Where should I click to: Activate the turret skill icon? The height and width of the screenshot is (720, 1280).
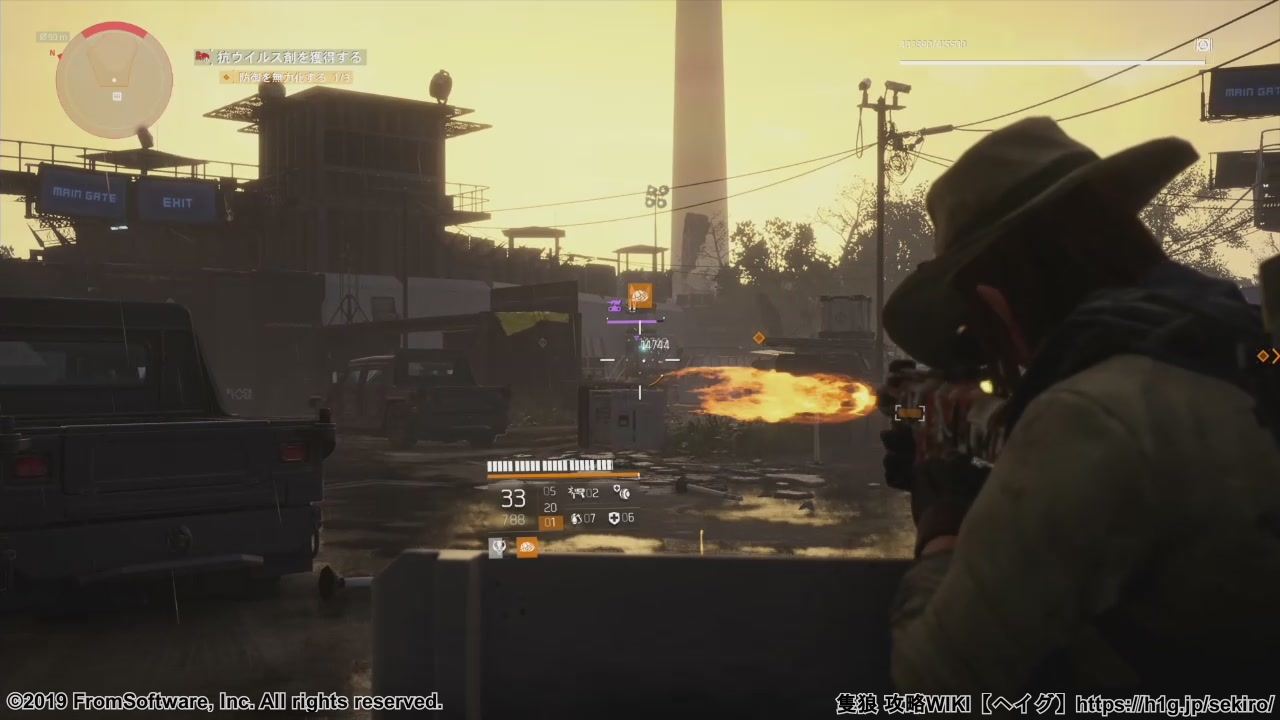[577, 492]
